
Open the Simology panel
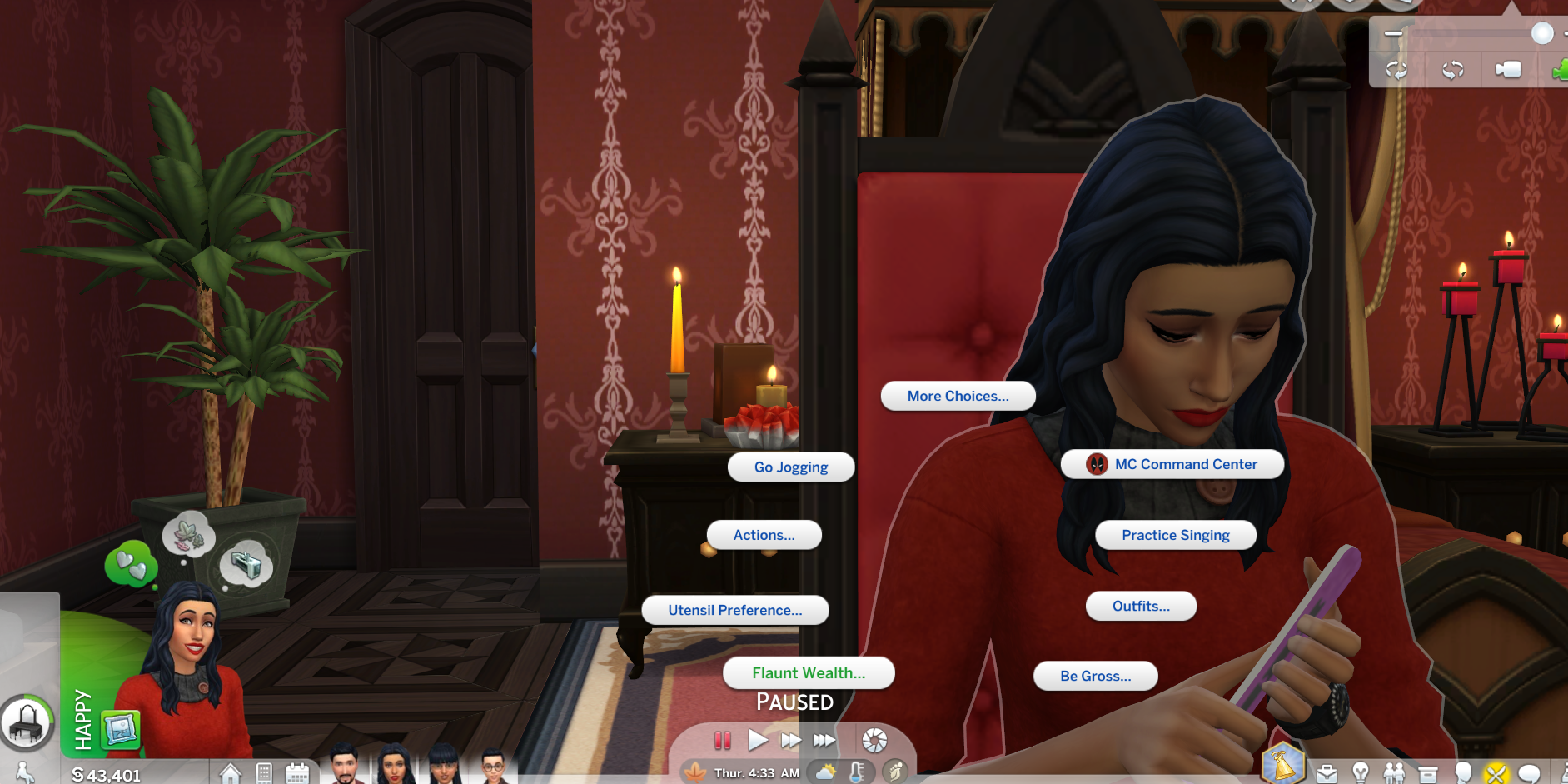coord(1464,773)
